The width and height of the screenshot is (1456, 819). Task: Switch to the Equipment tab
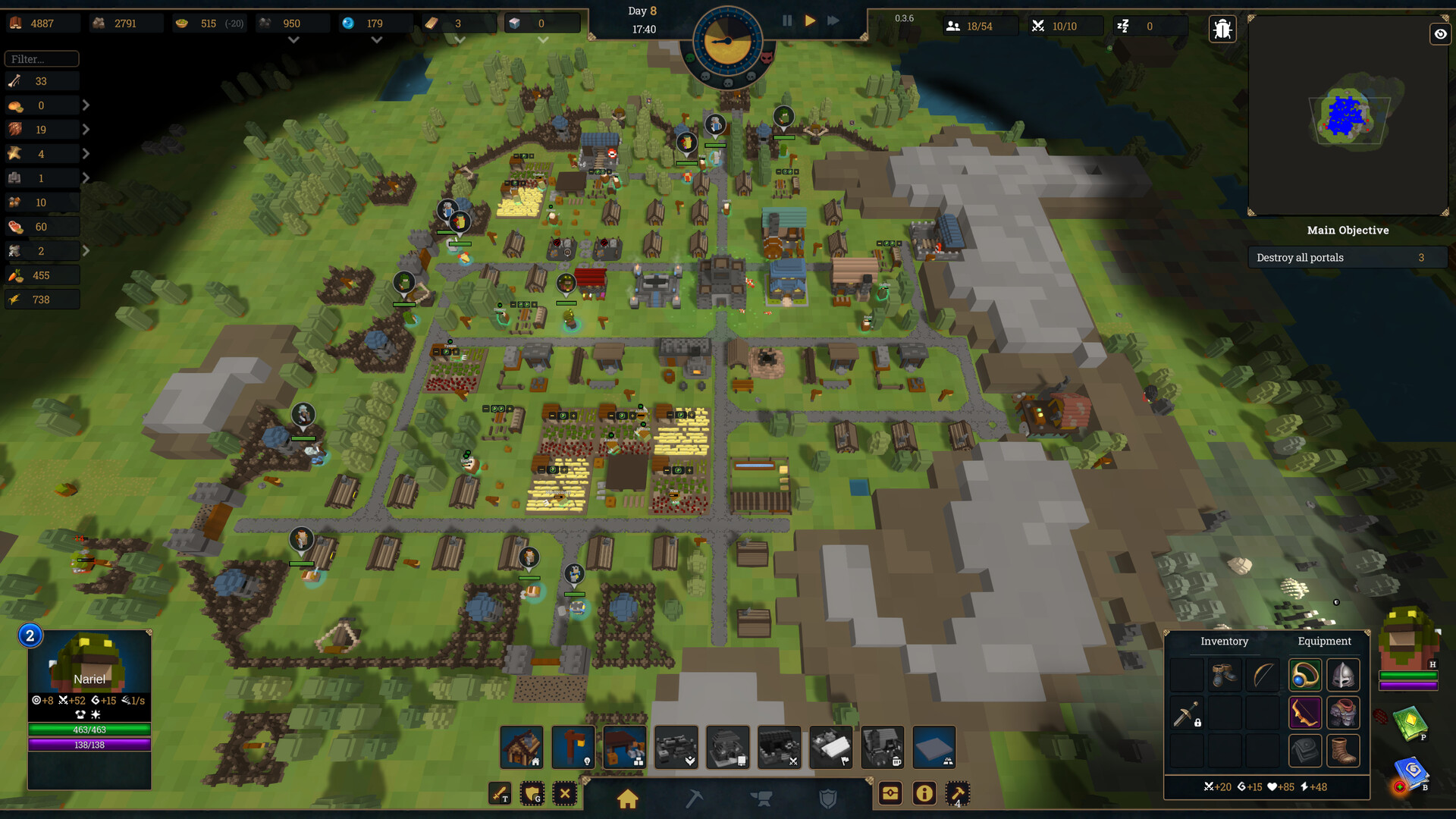click(x=1324, y=641)
